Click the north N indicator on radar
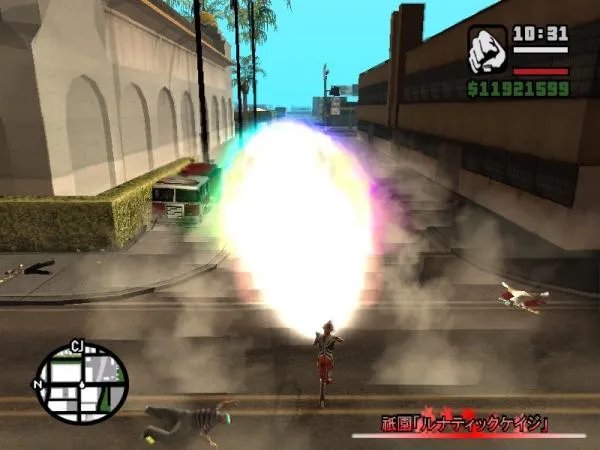This screenshot has height=450, width=600. 38,384
